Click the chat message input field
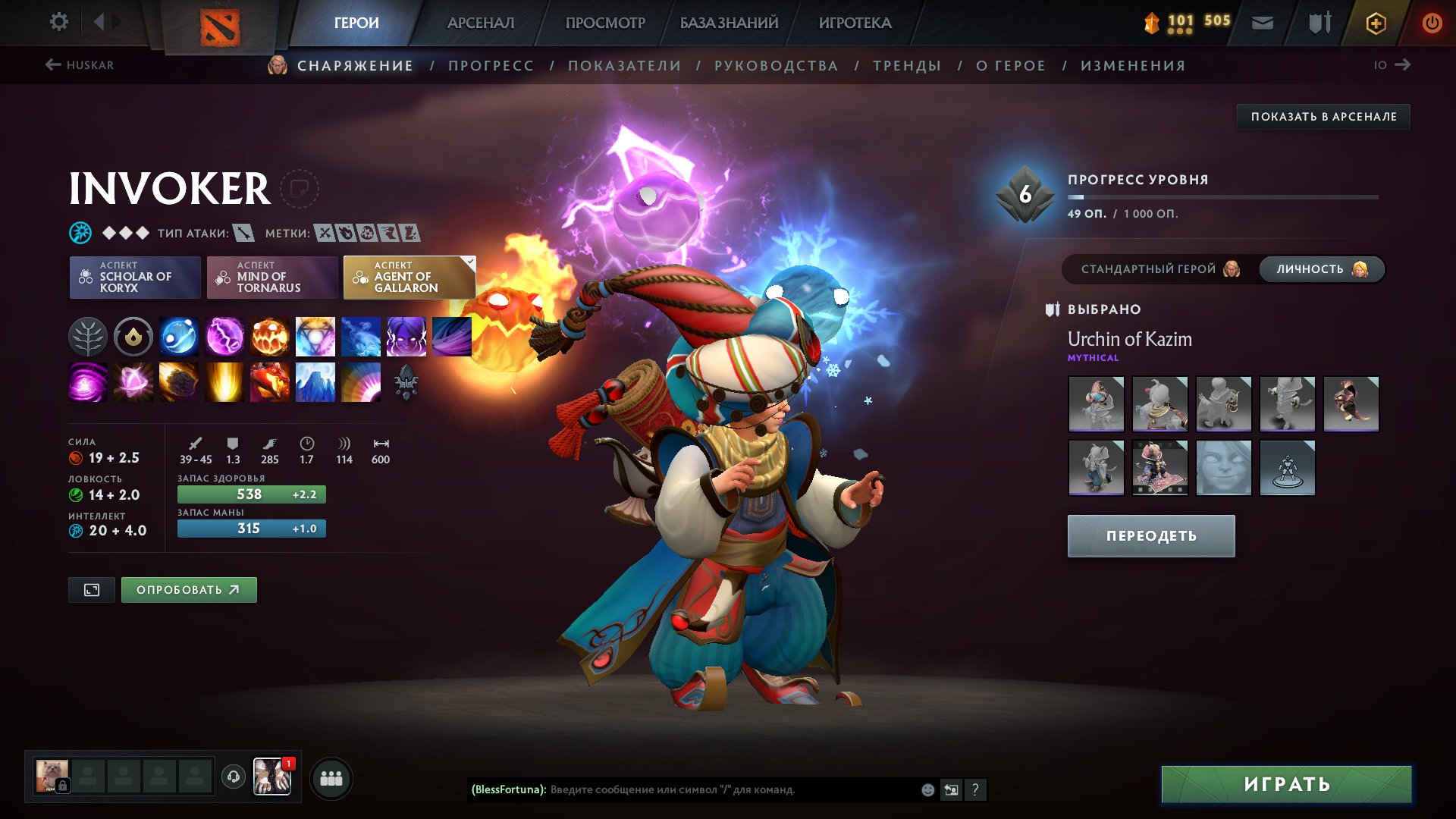The height and width of the screenshot is (819, 1456). (x=728, y=790)
